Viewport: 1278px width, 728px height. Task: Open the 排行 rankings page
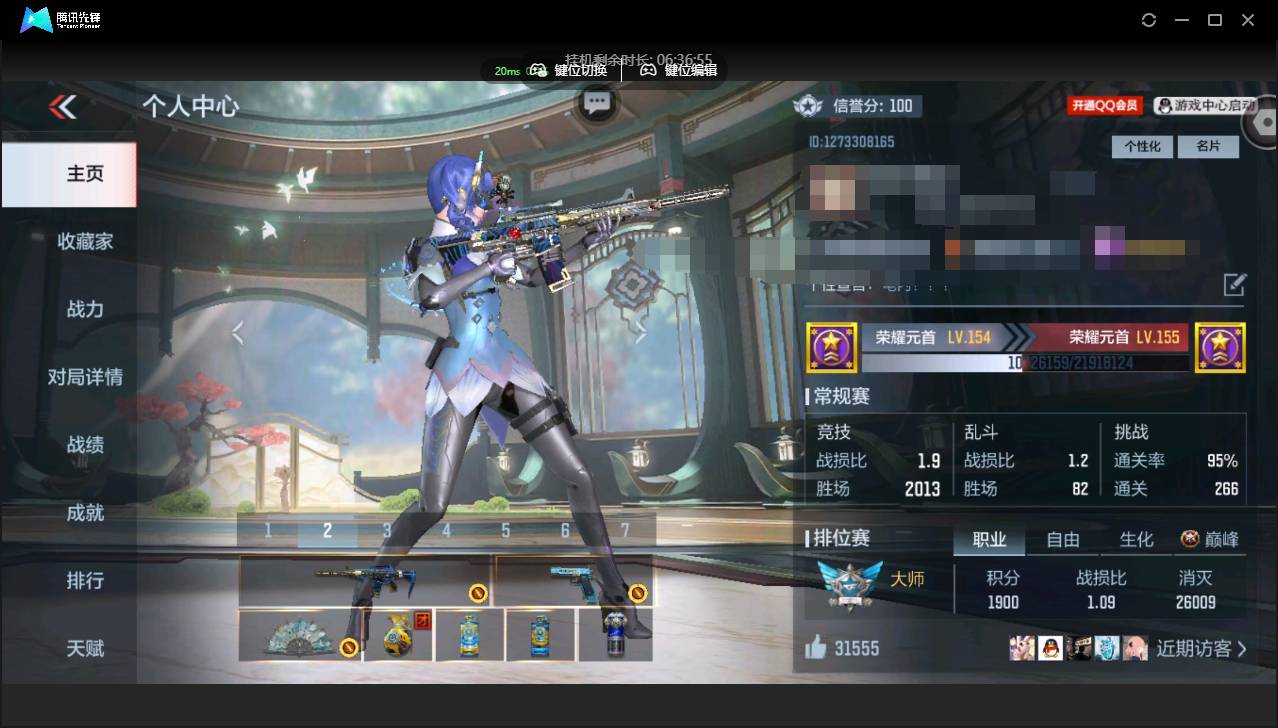(84, 581)
